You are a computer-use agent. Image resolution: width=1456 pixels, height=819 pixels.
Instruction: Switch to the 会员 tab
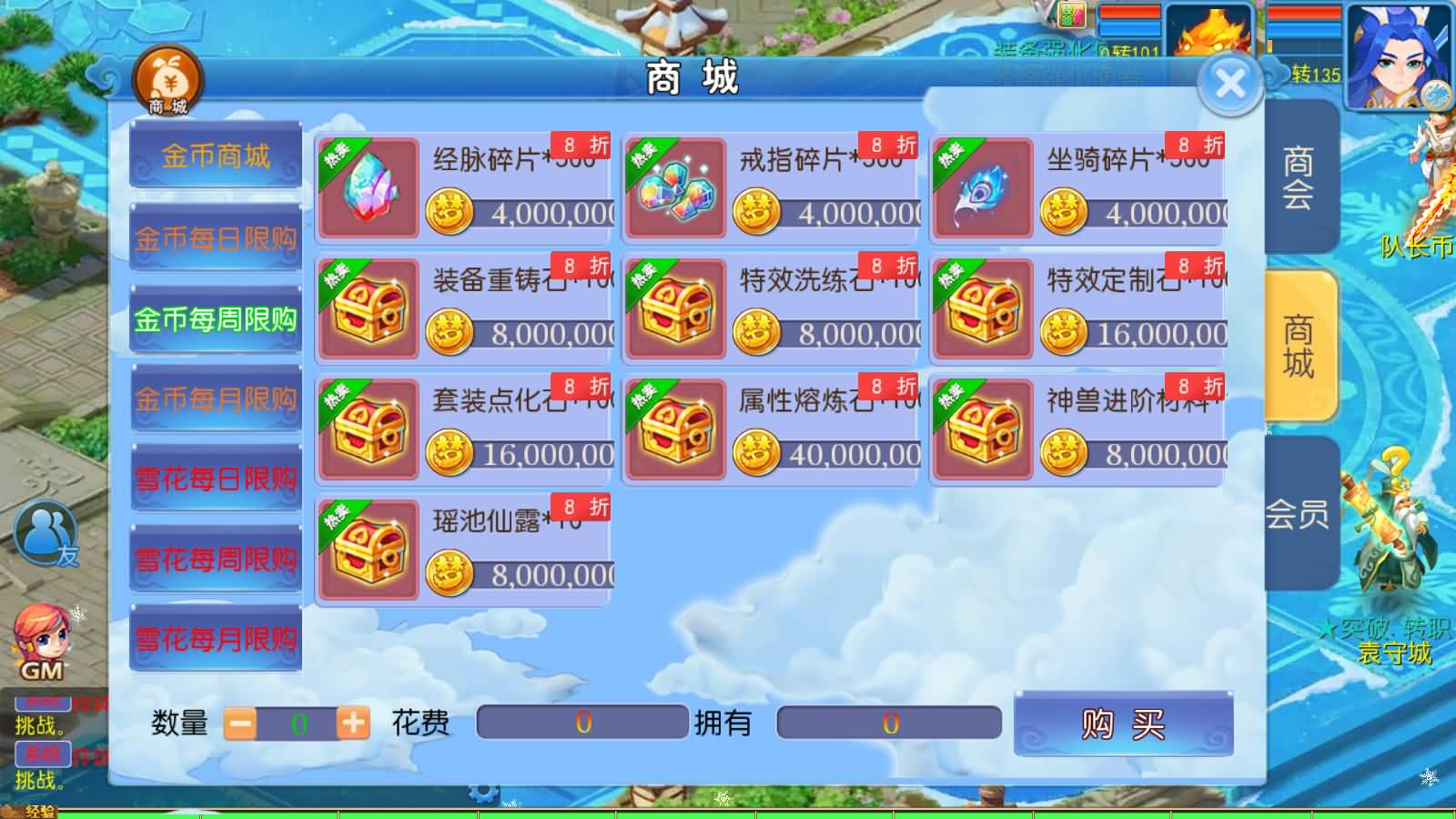click(x=1299, y=514)
